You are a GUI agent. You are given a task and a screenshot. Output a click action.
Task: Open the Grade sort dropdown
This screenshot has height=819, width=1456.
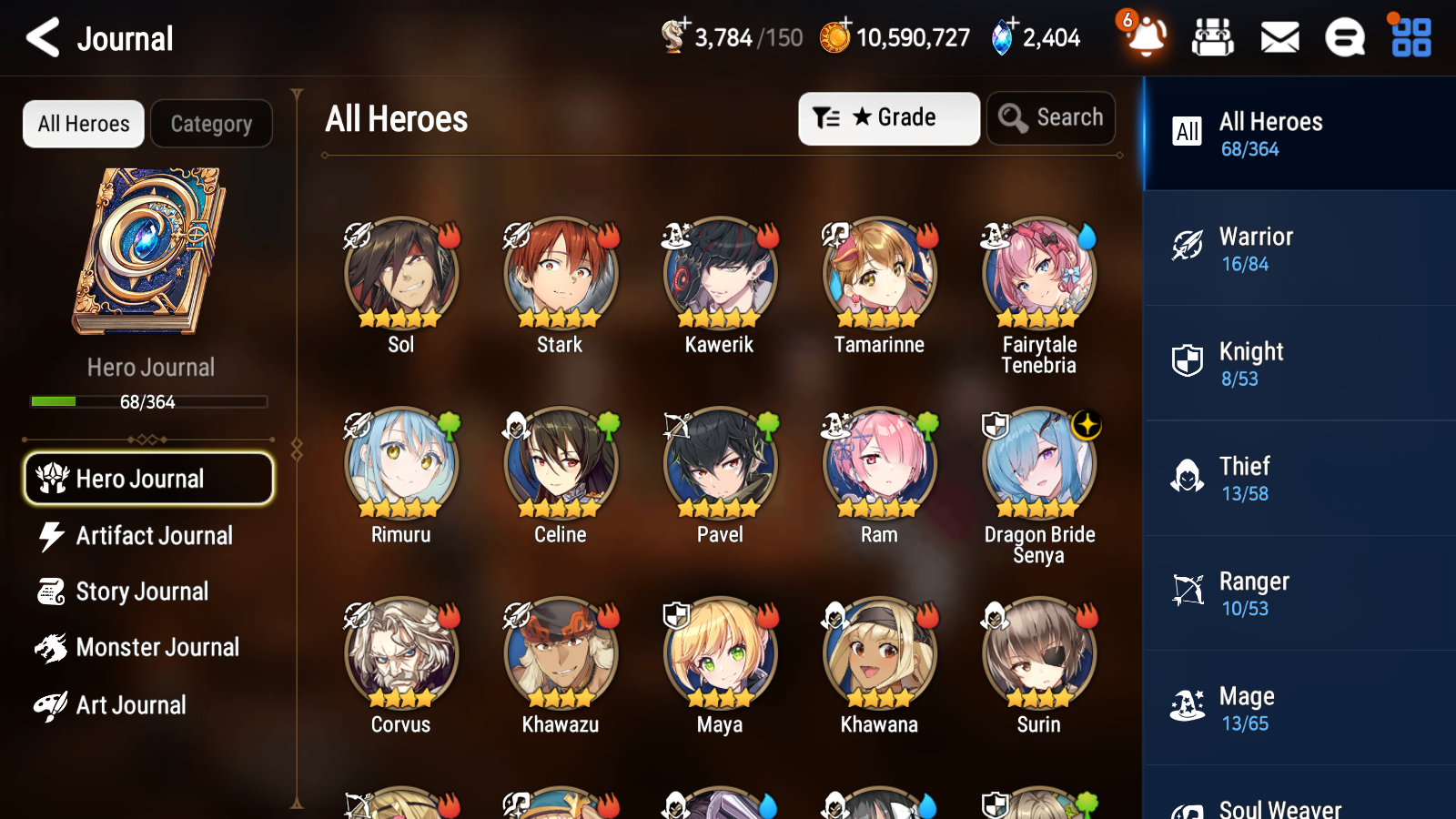coord(888,117)
